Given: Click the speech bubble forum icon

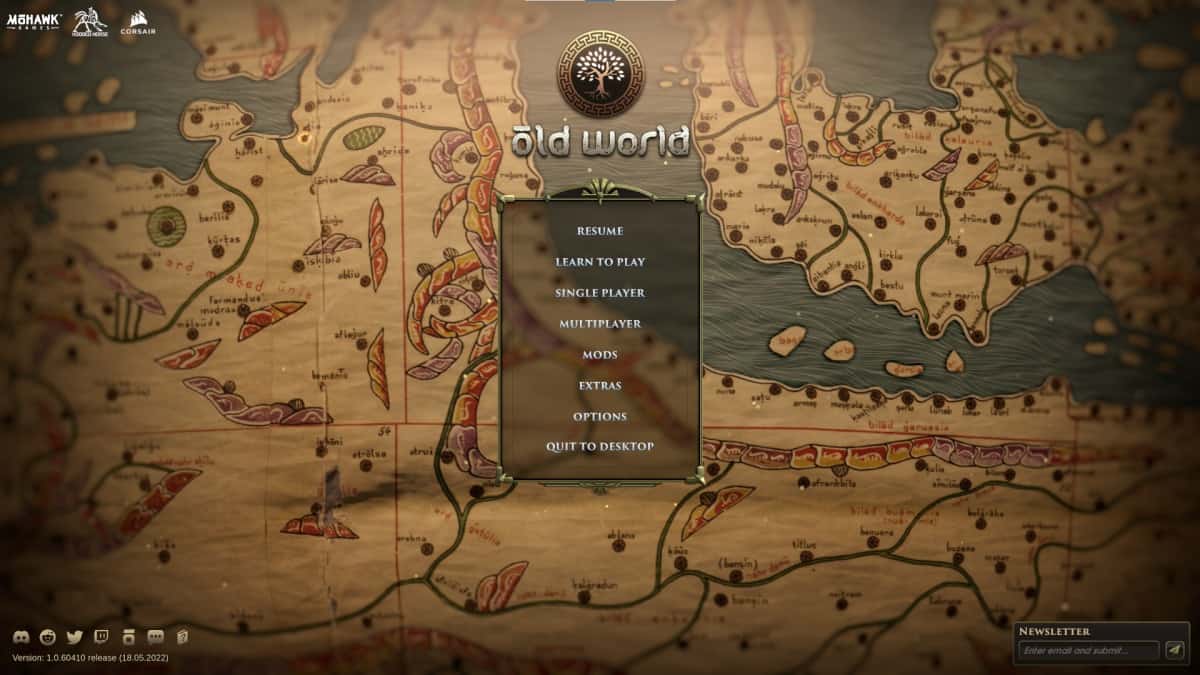Looking at the screenshot, I should click(x=155, y=637).
